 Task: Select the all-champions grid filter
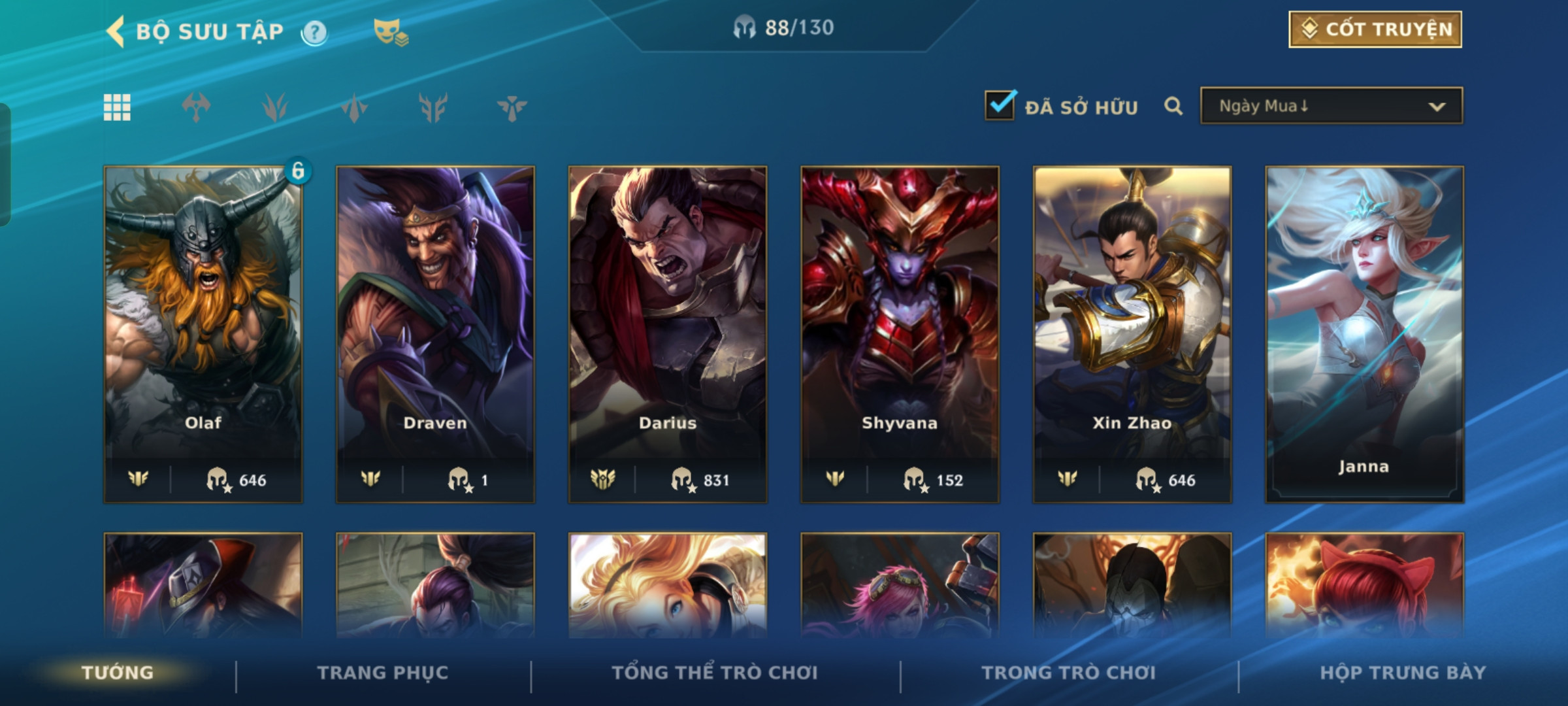(117, 107)
